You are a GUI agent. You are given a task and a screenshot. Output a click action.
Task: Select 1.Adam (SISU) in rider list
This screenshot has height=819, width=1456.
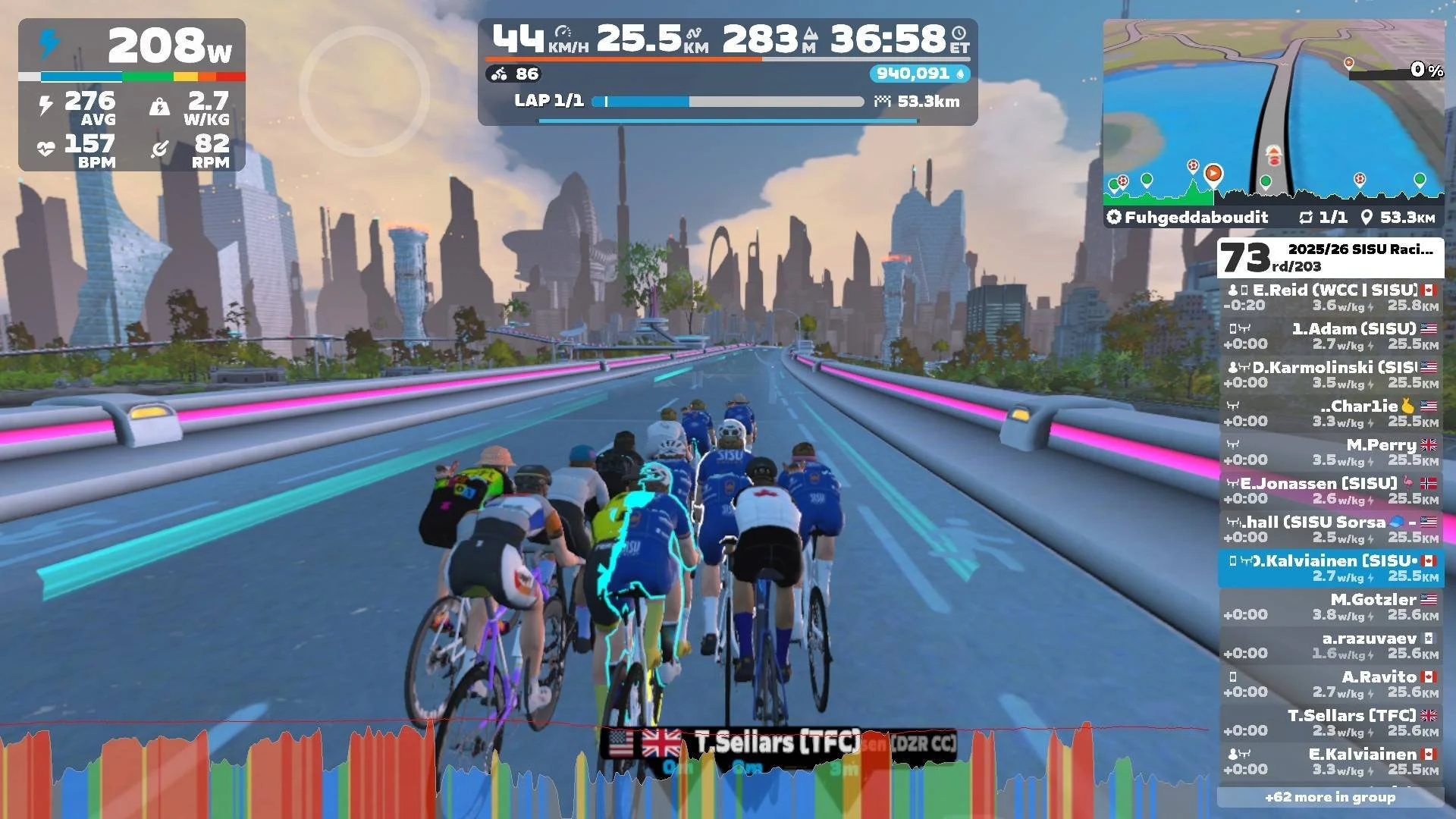(1331, 336)
